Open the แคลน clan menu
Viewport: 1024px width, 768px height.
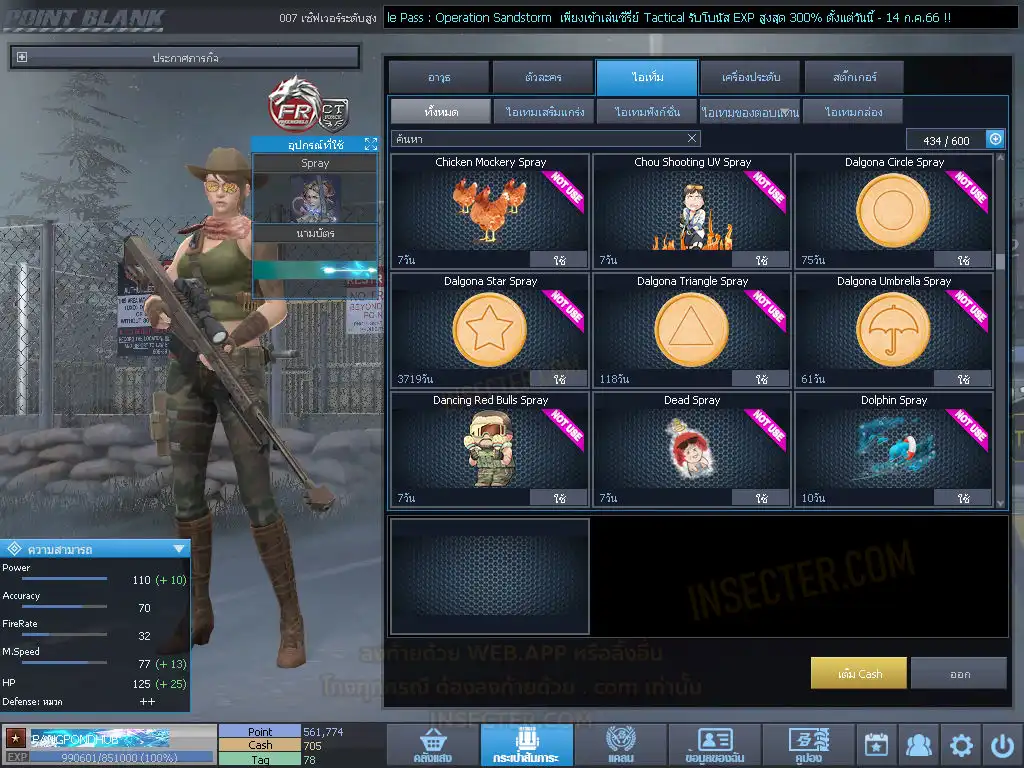620,745
